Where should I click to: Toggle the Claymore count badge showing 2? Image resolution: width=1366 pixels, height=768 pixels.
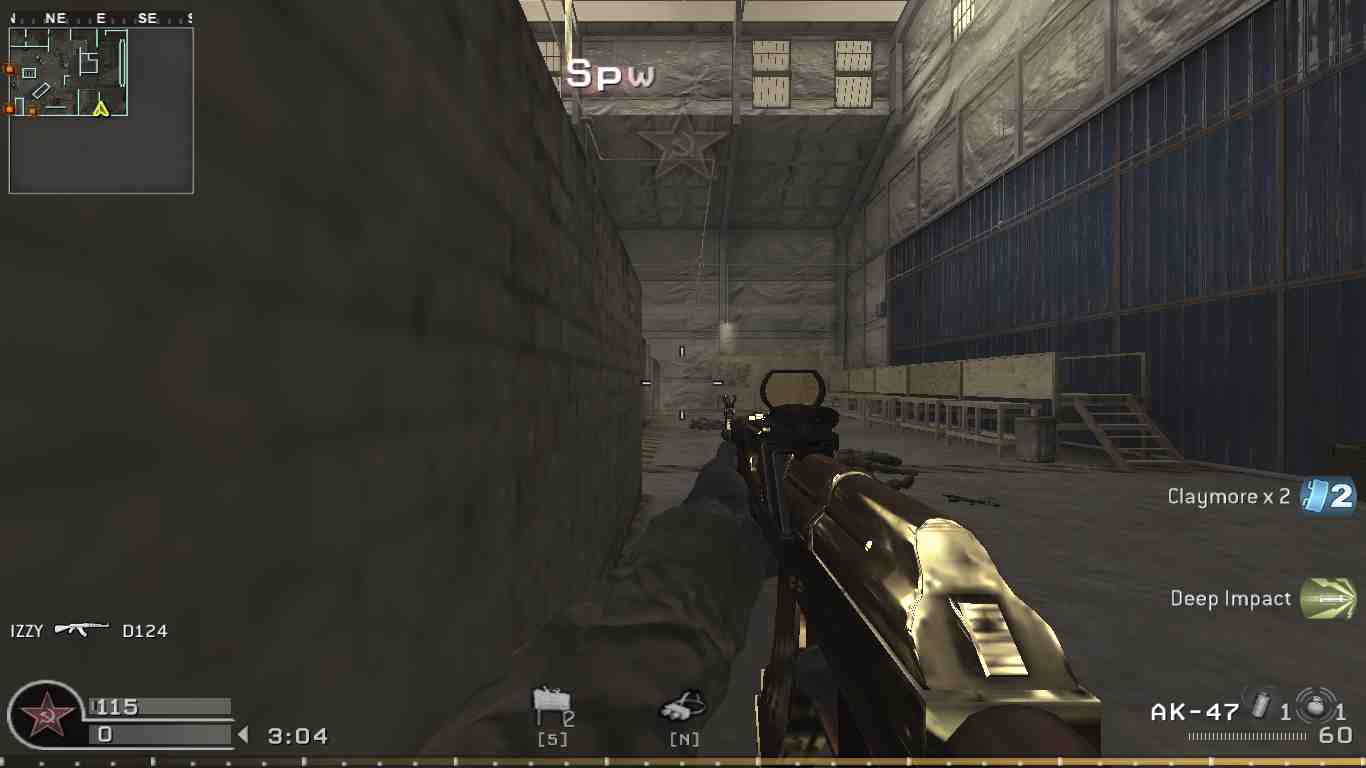[1341, 496]
